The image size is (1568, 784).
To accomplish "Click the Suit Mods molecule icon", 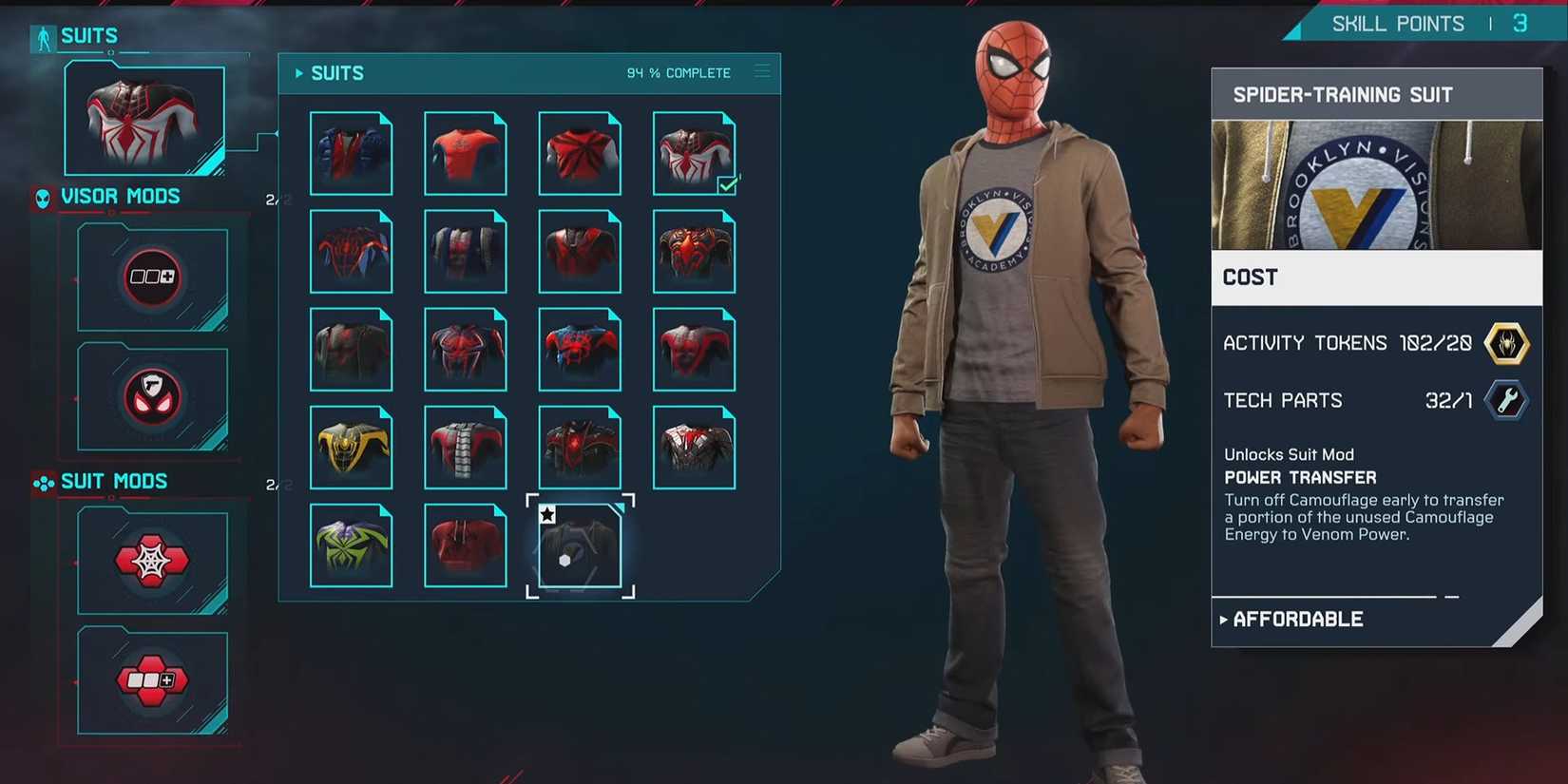I will 42,483.
